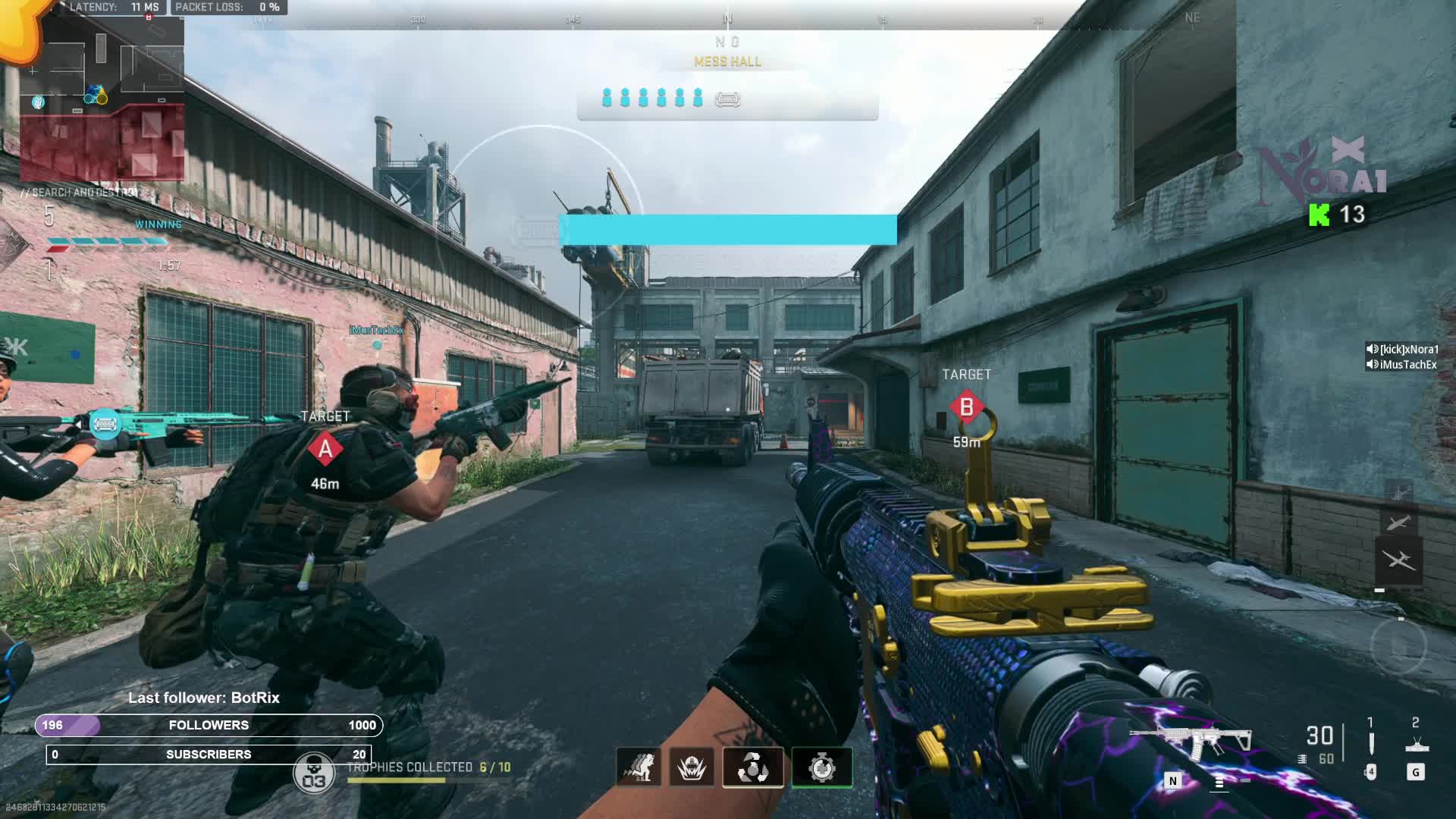Screen dimensions: 1456x819
Task: Click the trophies collected skull badge
Action: [313, 773]
